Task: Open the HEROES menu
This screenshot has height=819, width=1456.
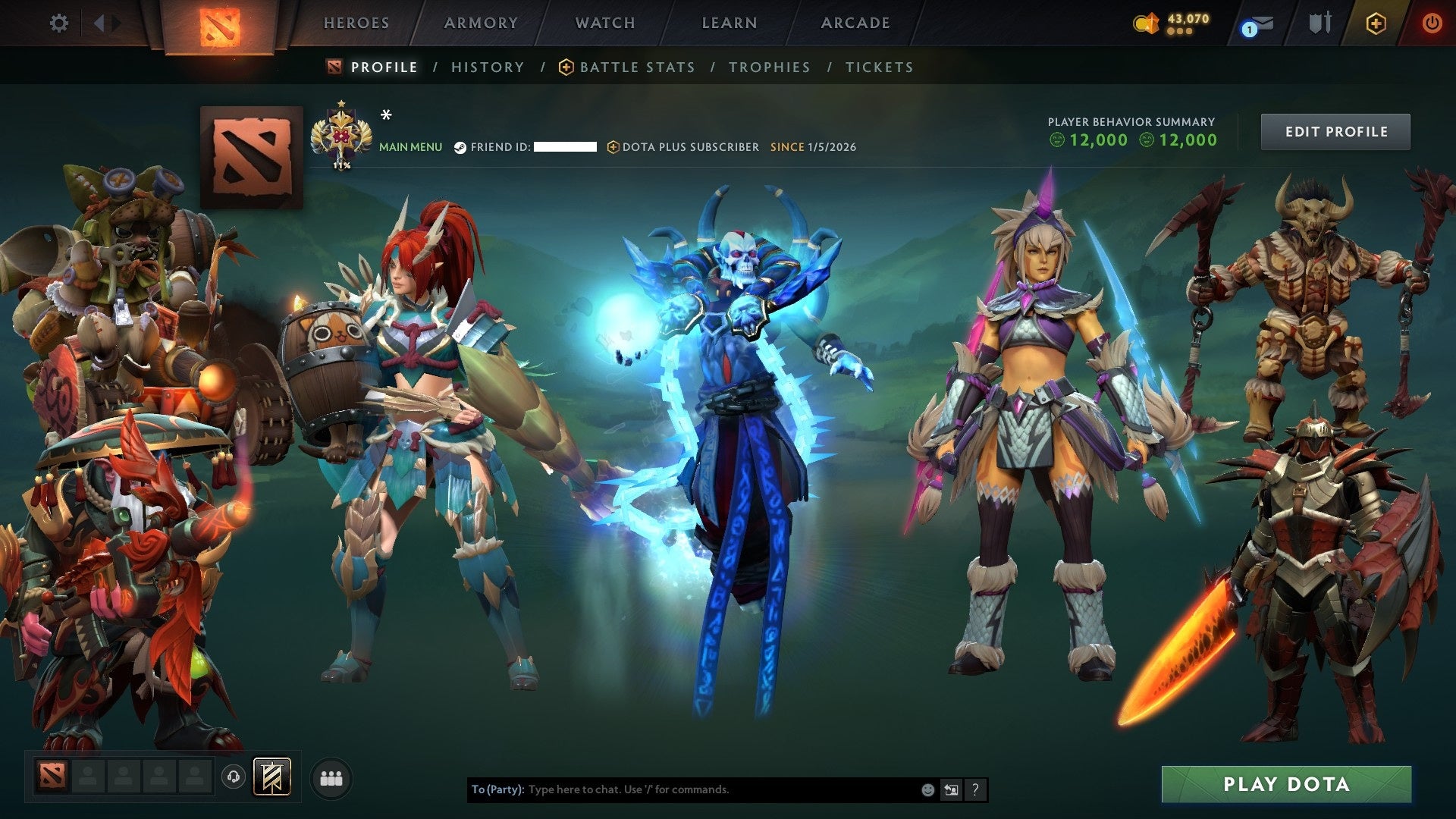Action: click(x=356, y=23)
